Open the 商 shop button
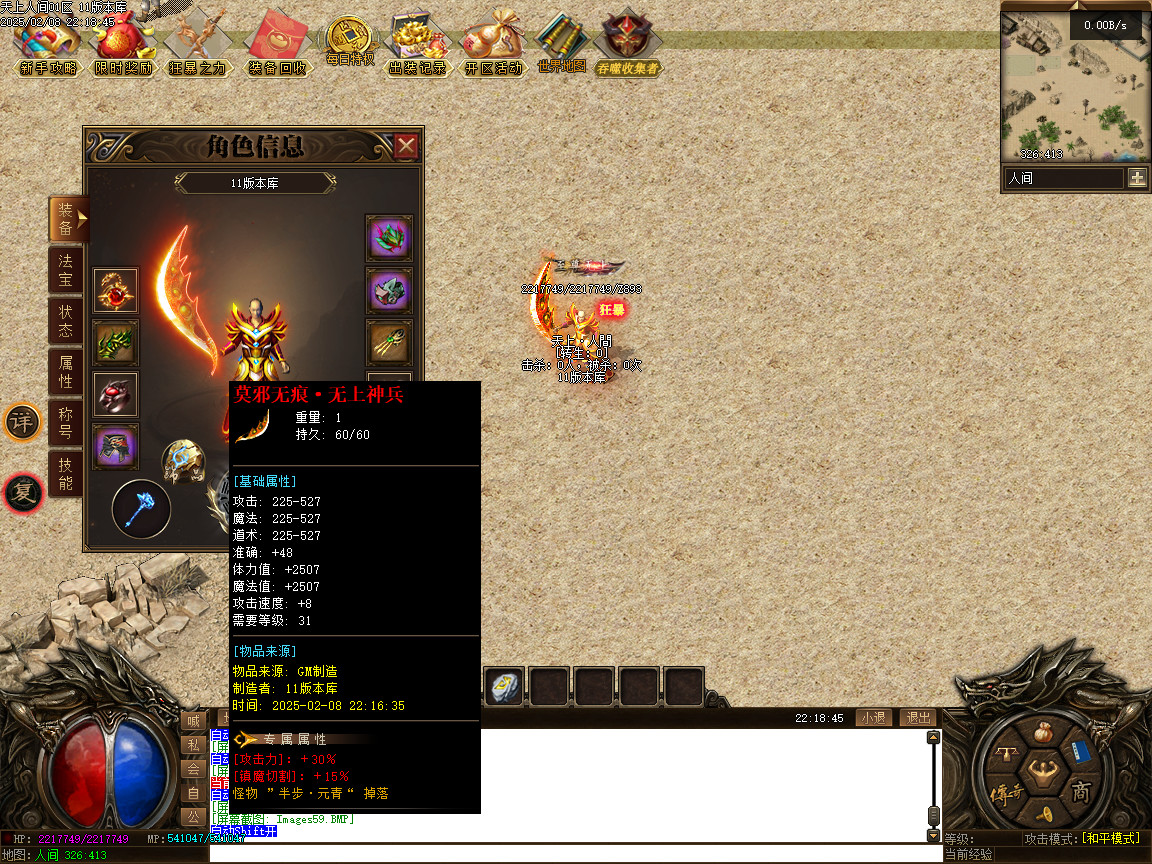Image resolution: width=1152 pixels, height=864 pixels. [x=1081, y=793]
